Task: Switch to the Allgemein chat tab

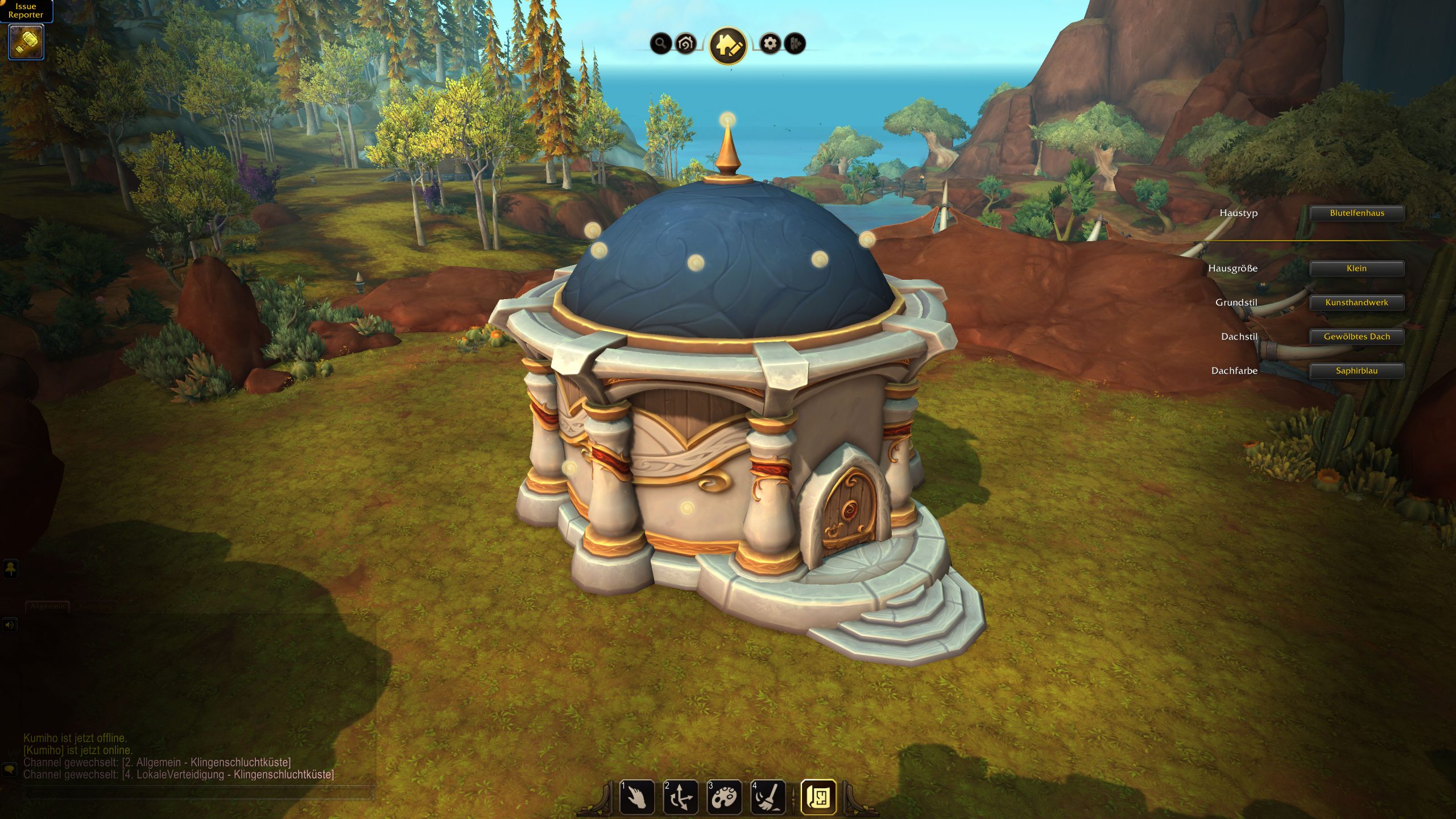Action: coord(47,607)
